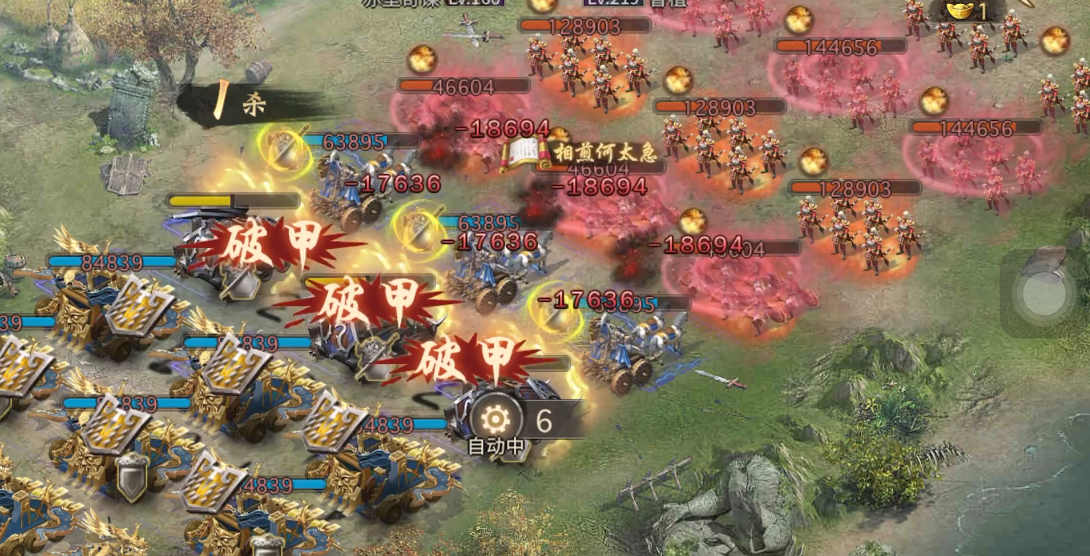Toggle the 自动中 auto-battle gear button
1090x556 pixels.
[493, 421]
